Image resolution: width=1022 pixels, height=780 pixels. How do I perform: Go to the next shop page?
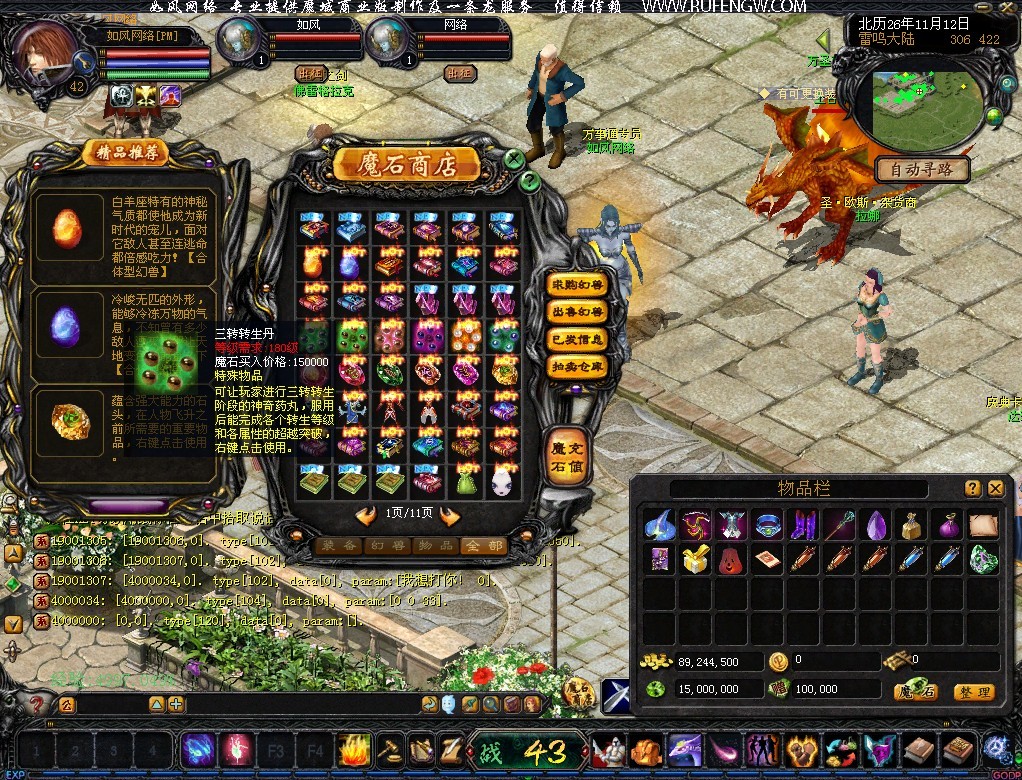point(450,516)
